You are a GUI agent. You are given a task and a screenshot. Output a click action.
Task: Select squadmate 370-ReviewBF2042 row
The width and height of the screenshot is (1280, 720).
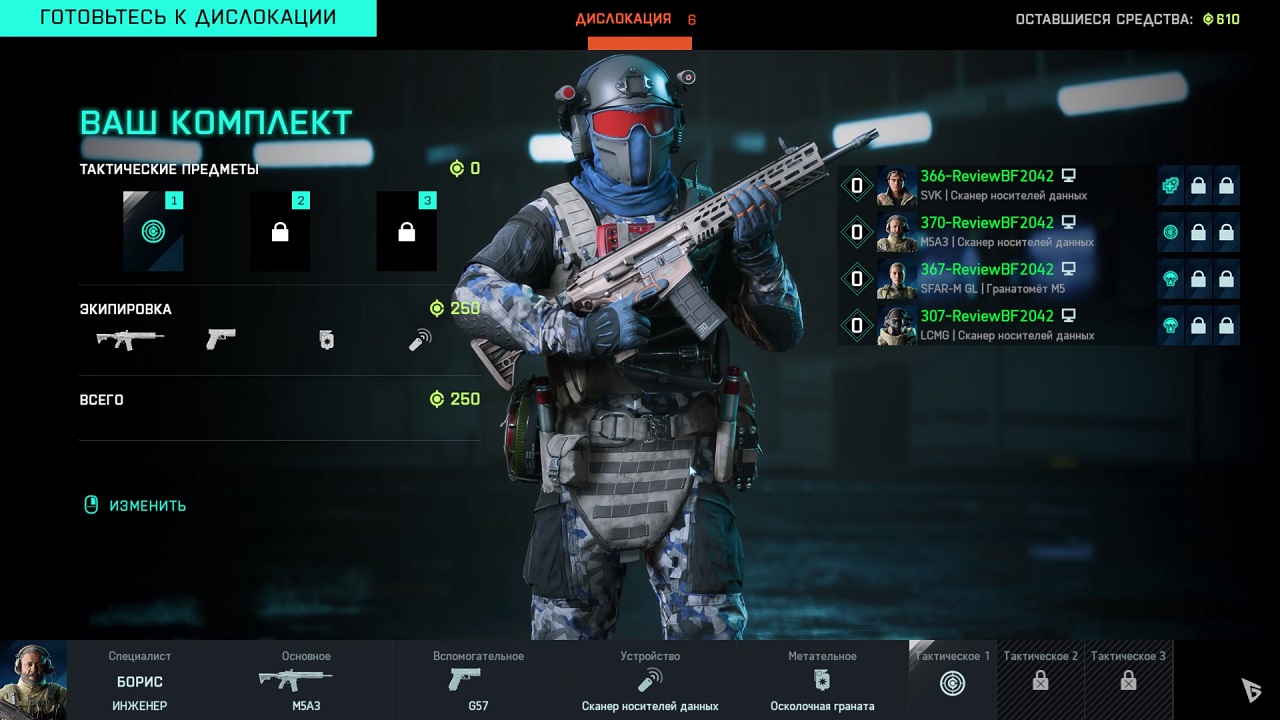pos(1000,232)
